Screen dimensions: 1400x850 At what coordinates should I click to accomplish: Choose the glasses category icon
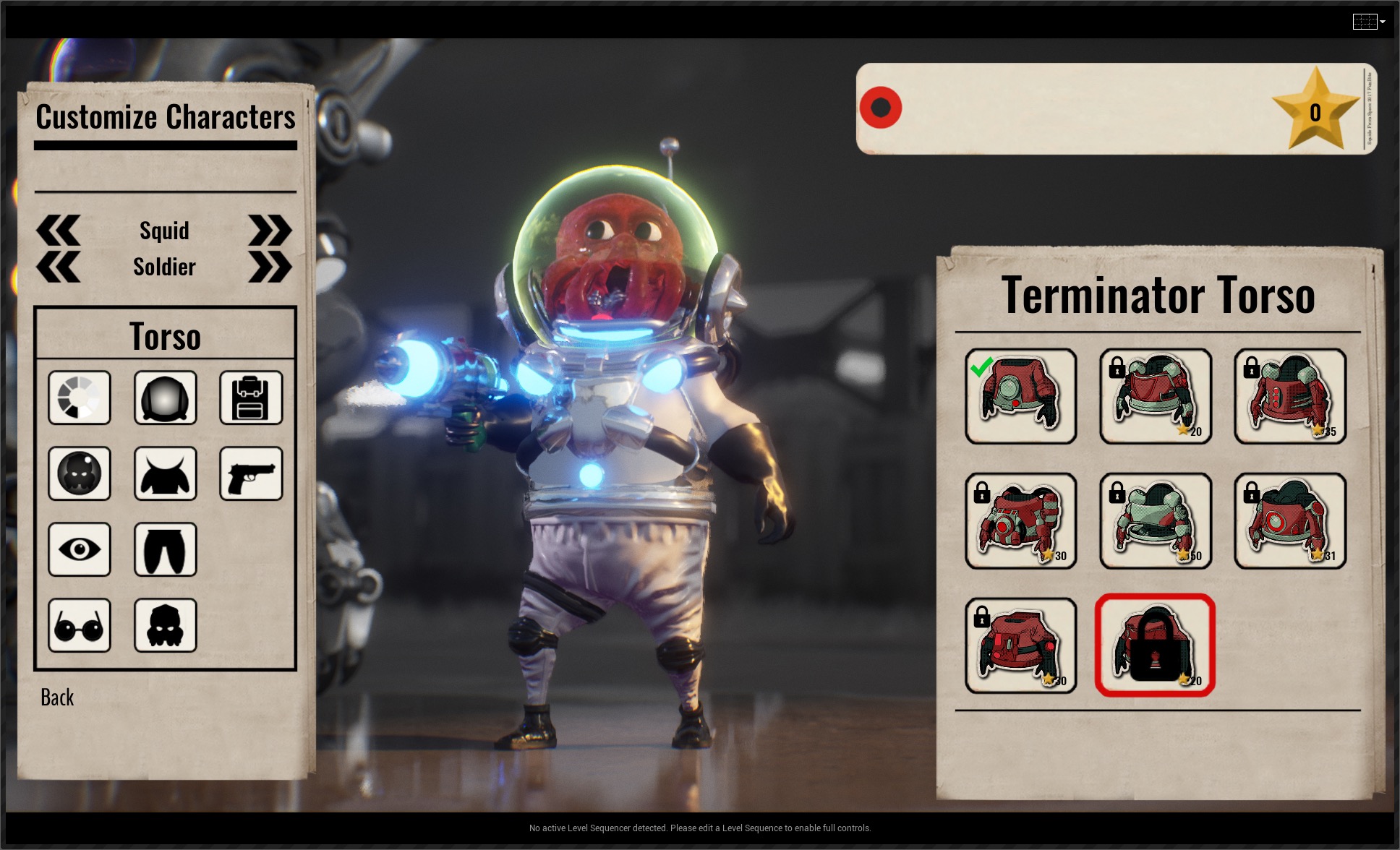click(80, 625)
